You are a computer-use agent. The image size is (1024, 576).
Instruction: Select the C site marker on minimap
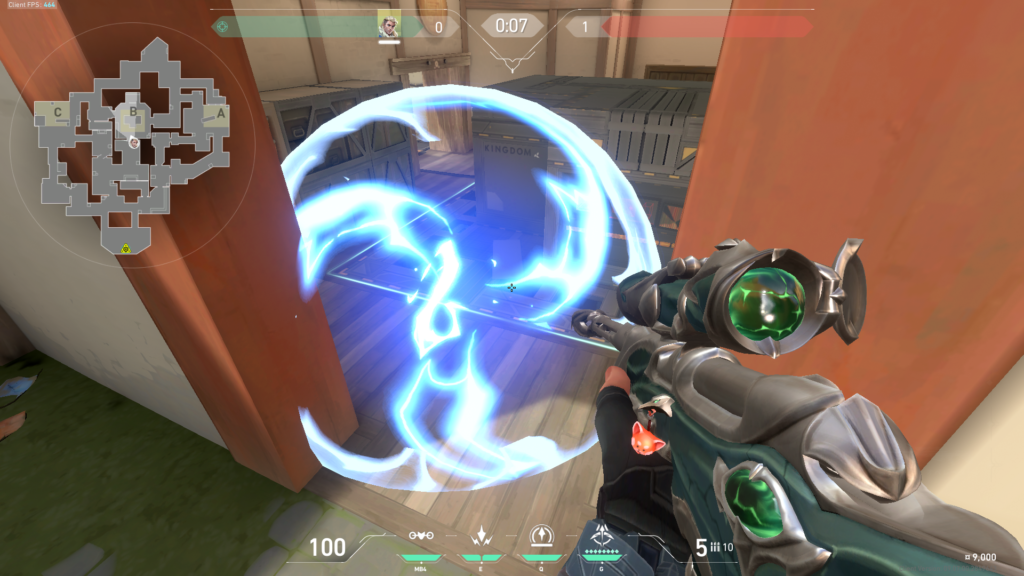click(59, 112)
